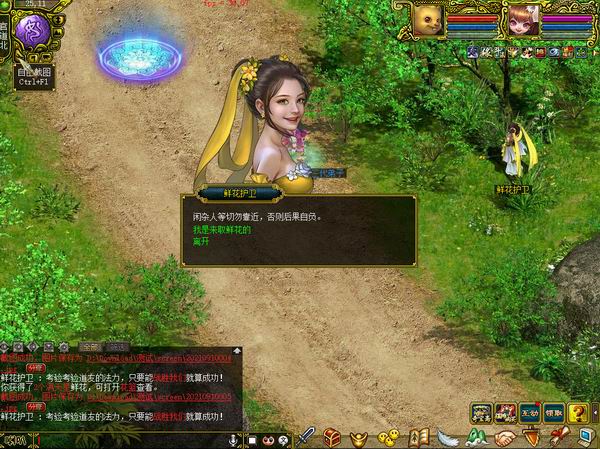Click the handshake icon
Screen dimensions: 600x449
point(504,437)
